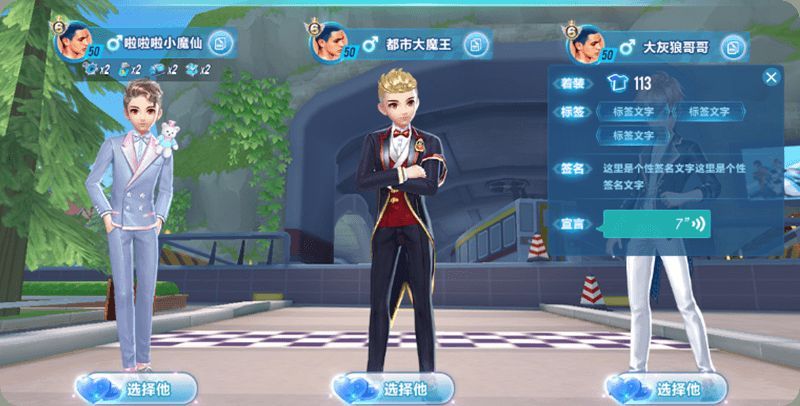Choose 大灰狼哥哥 with his 选择他 button
Viewport: 800px width, 406px height.
pos(660,387)
